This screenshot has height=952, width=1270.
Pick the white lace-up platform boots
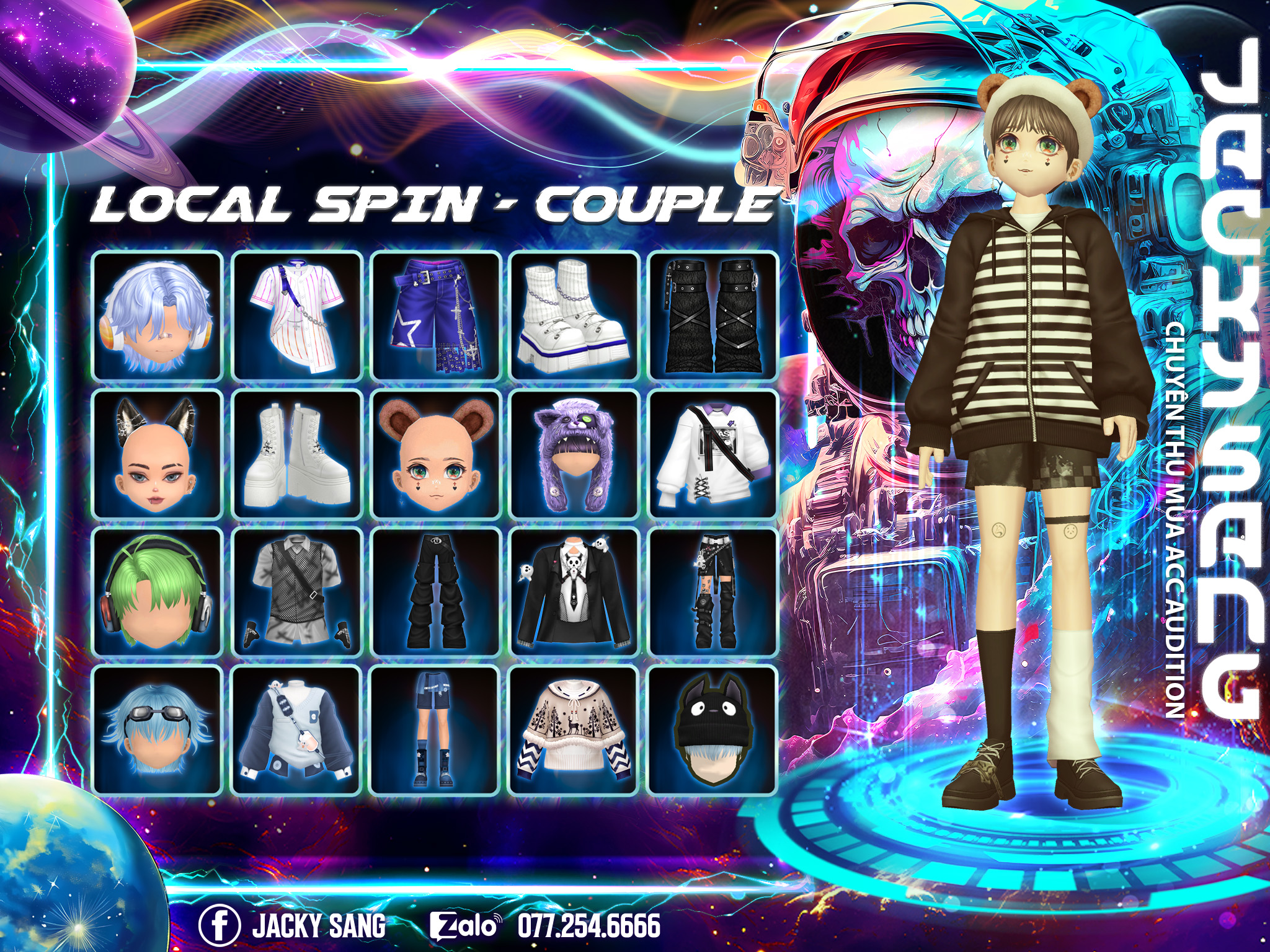[x=296, y=454]
